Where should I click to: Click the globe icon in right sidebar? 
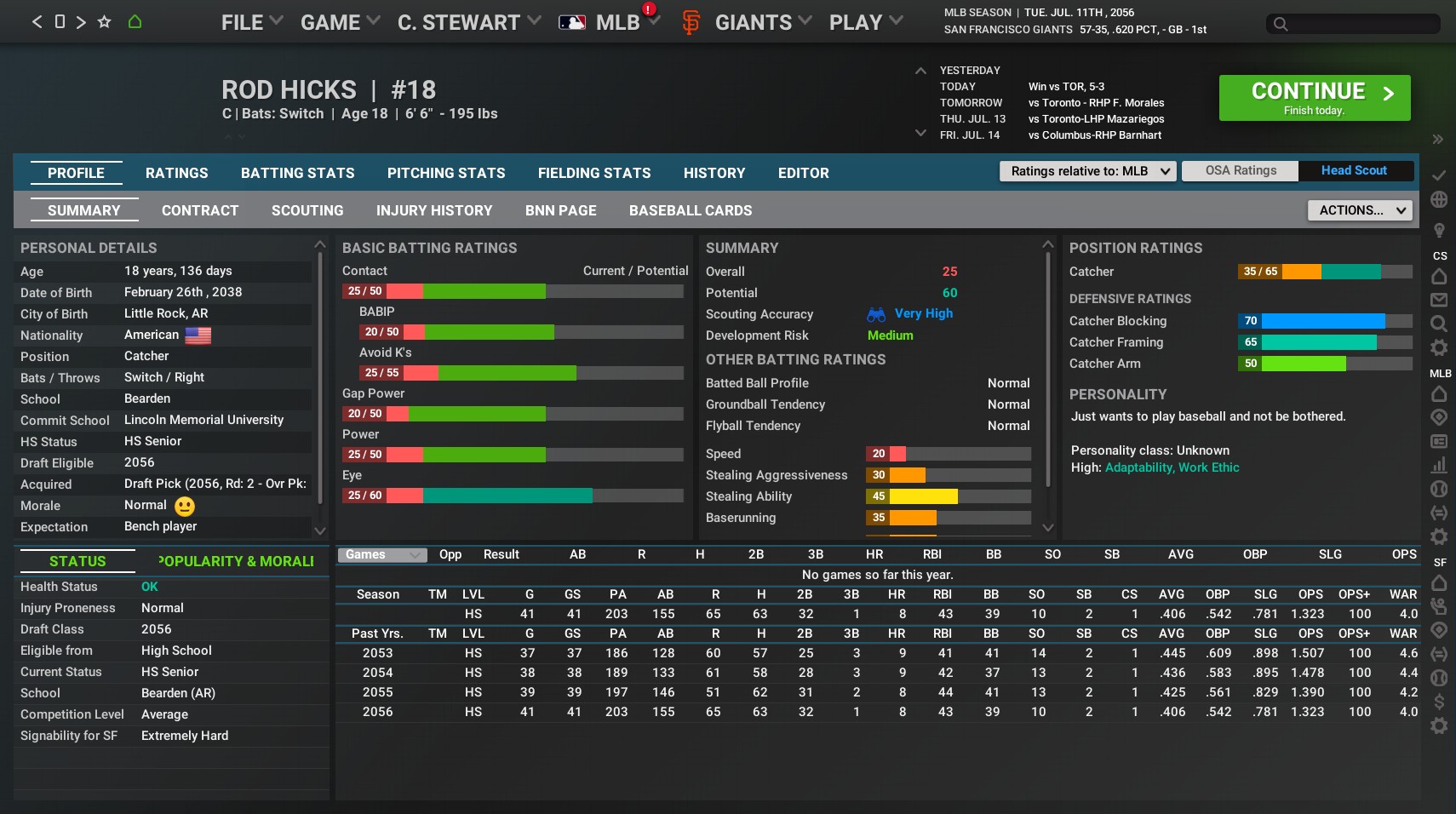coord(1439,198)
